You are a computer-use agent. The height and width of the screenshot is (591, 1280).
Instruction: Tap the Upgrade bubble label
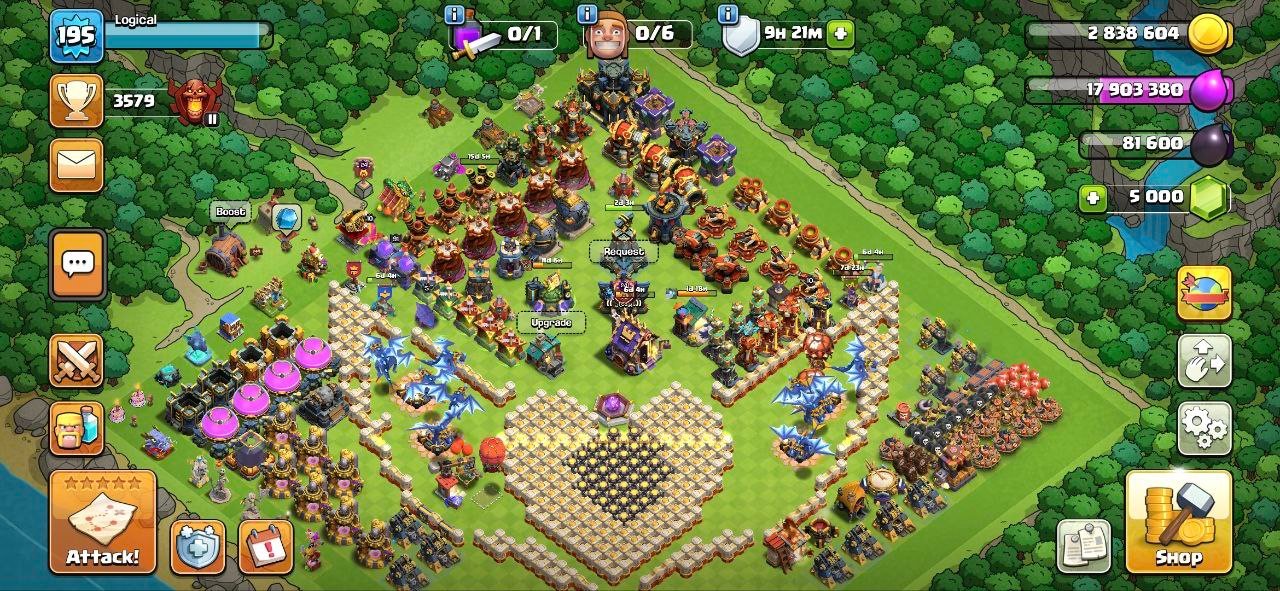(551, 323)
